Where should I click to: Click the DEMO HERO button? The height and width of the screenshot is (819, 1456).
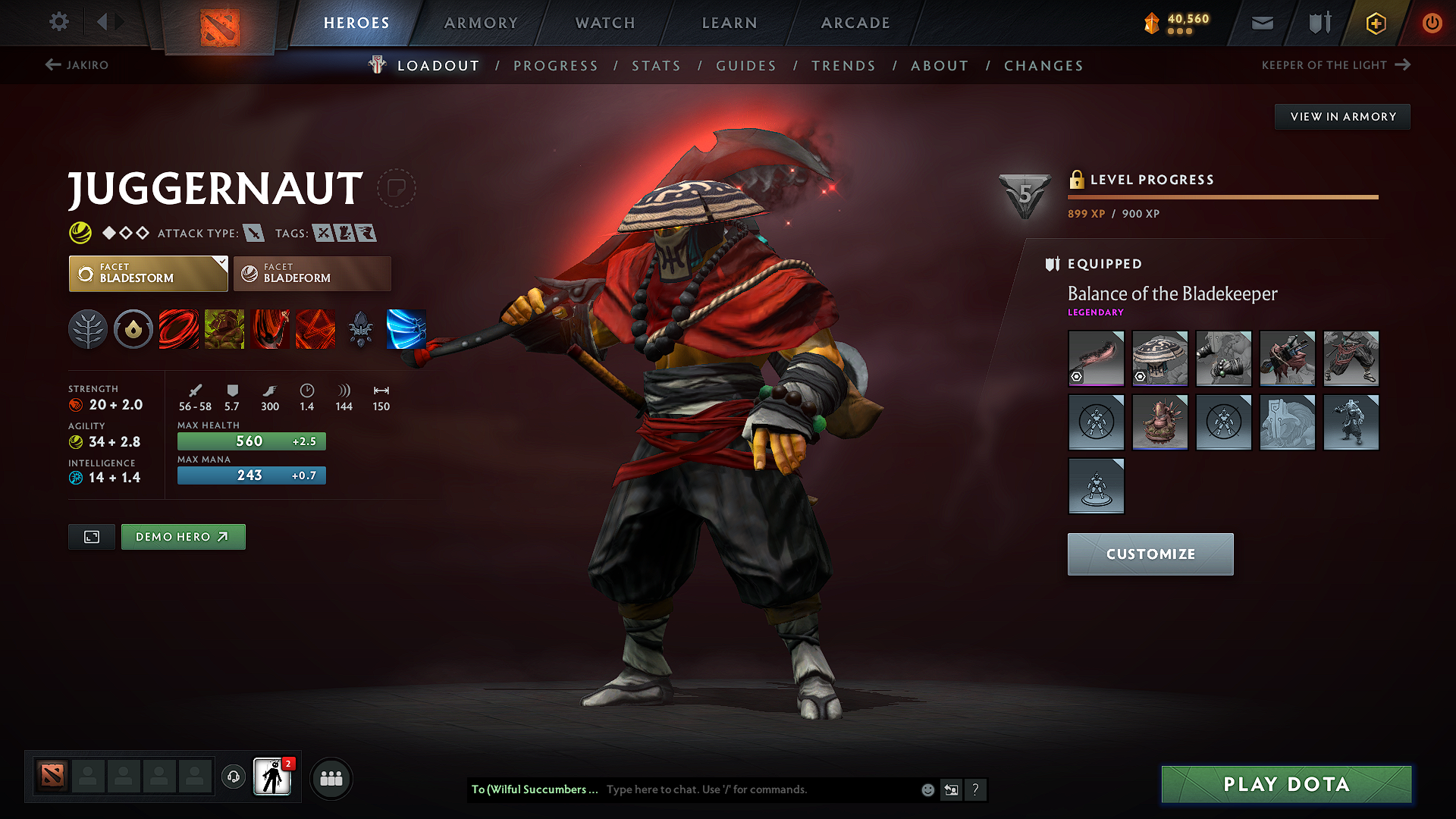[183, 536]
